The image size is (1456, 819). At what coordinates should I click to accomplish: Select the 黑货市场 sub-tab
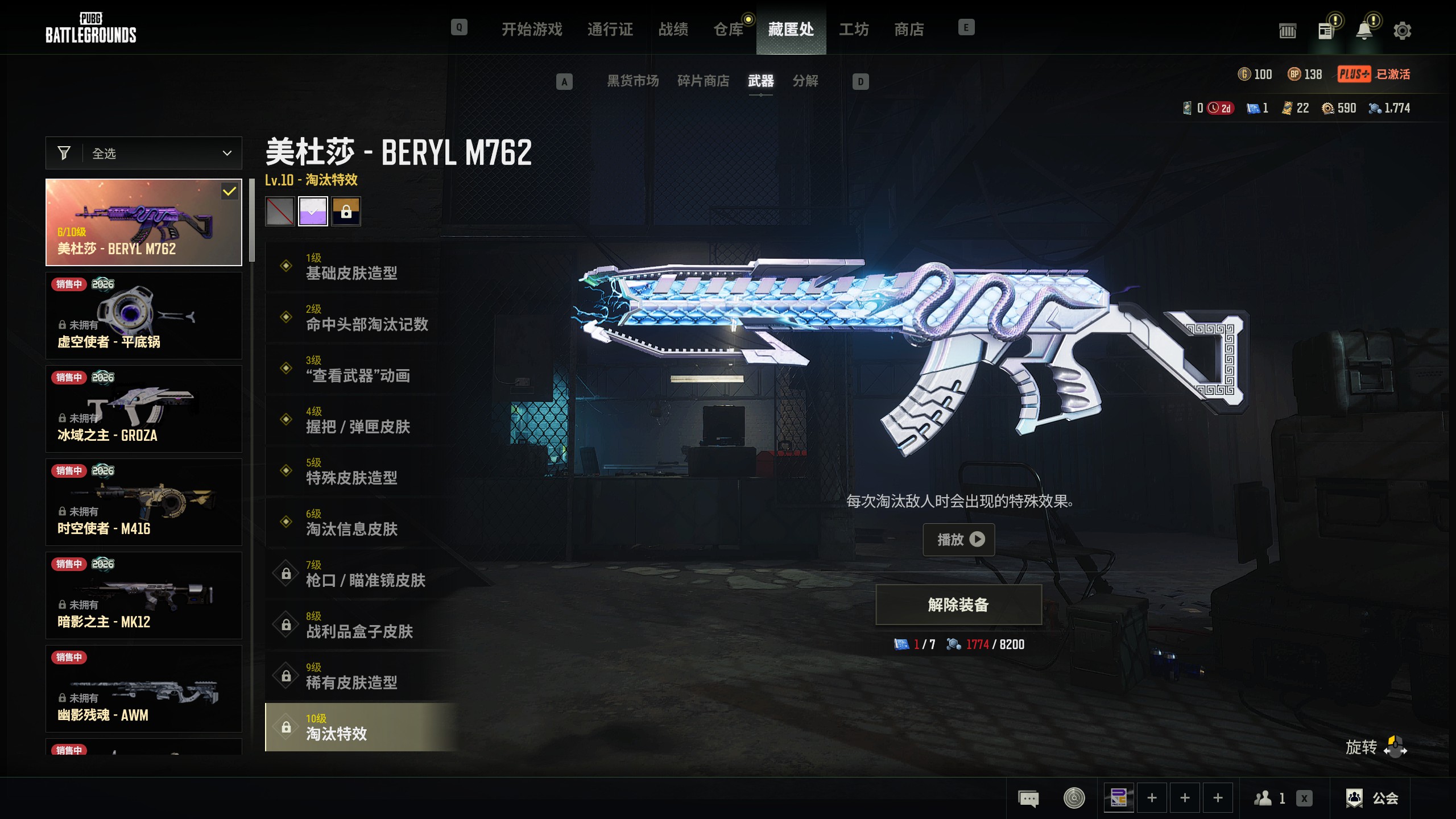(632, 81)
